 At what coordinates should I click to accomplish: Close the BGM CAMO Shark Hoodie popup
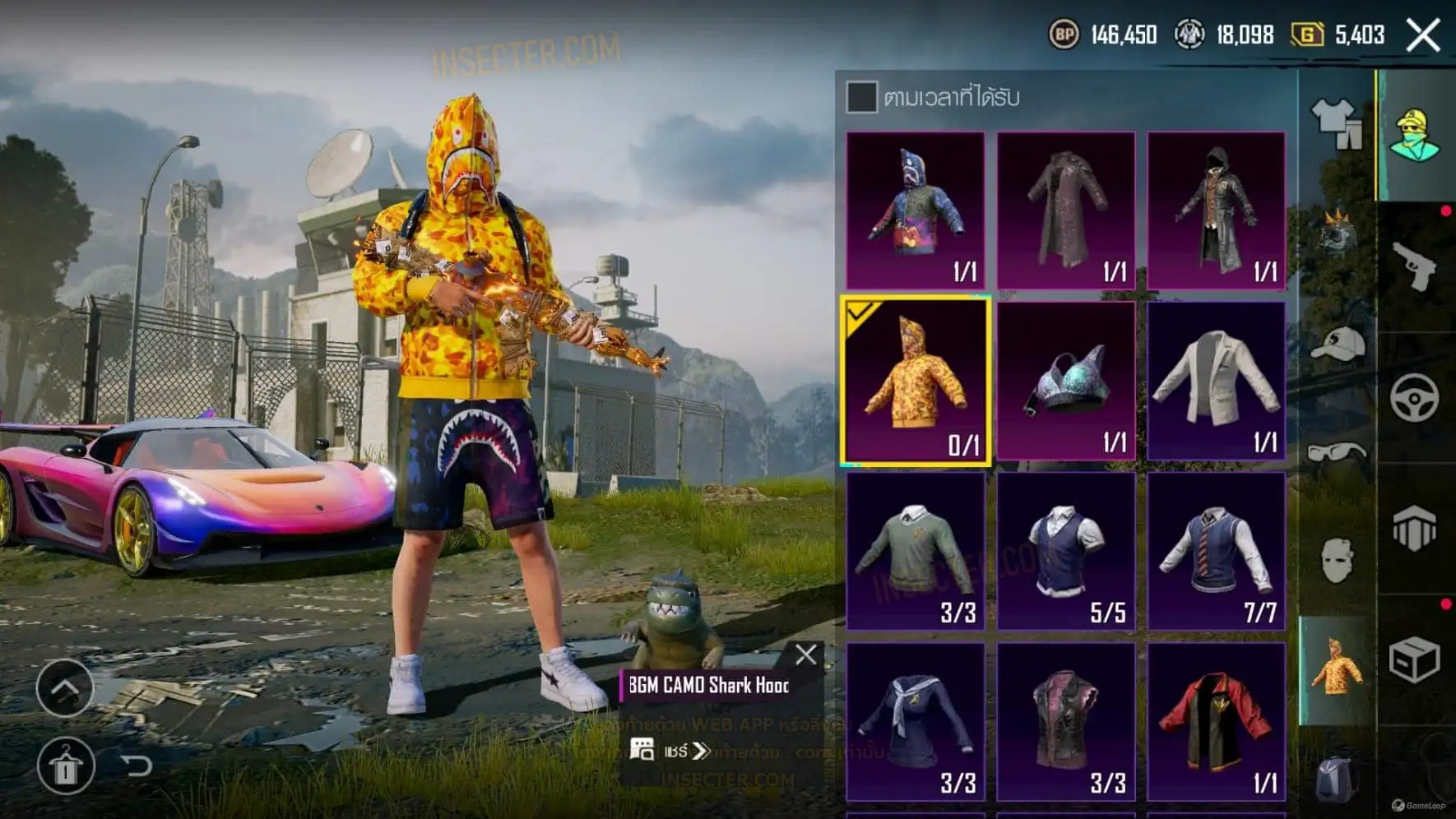click(x=806, y=655)
